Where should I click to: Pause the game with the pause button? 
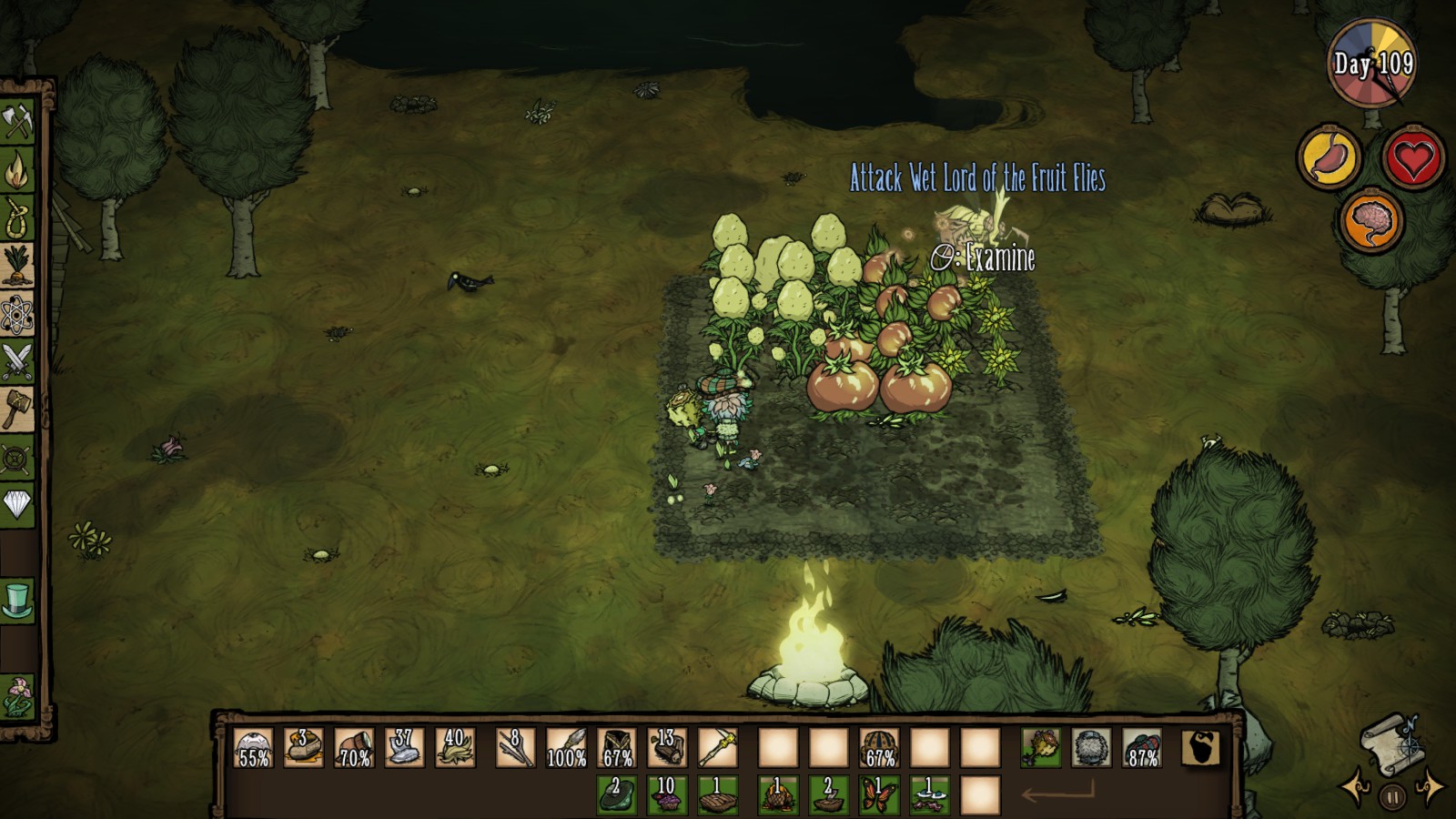(1391, 798)
